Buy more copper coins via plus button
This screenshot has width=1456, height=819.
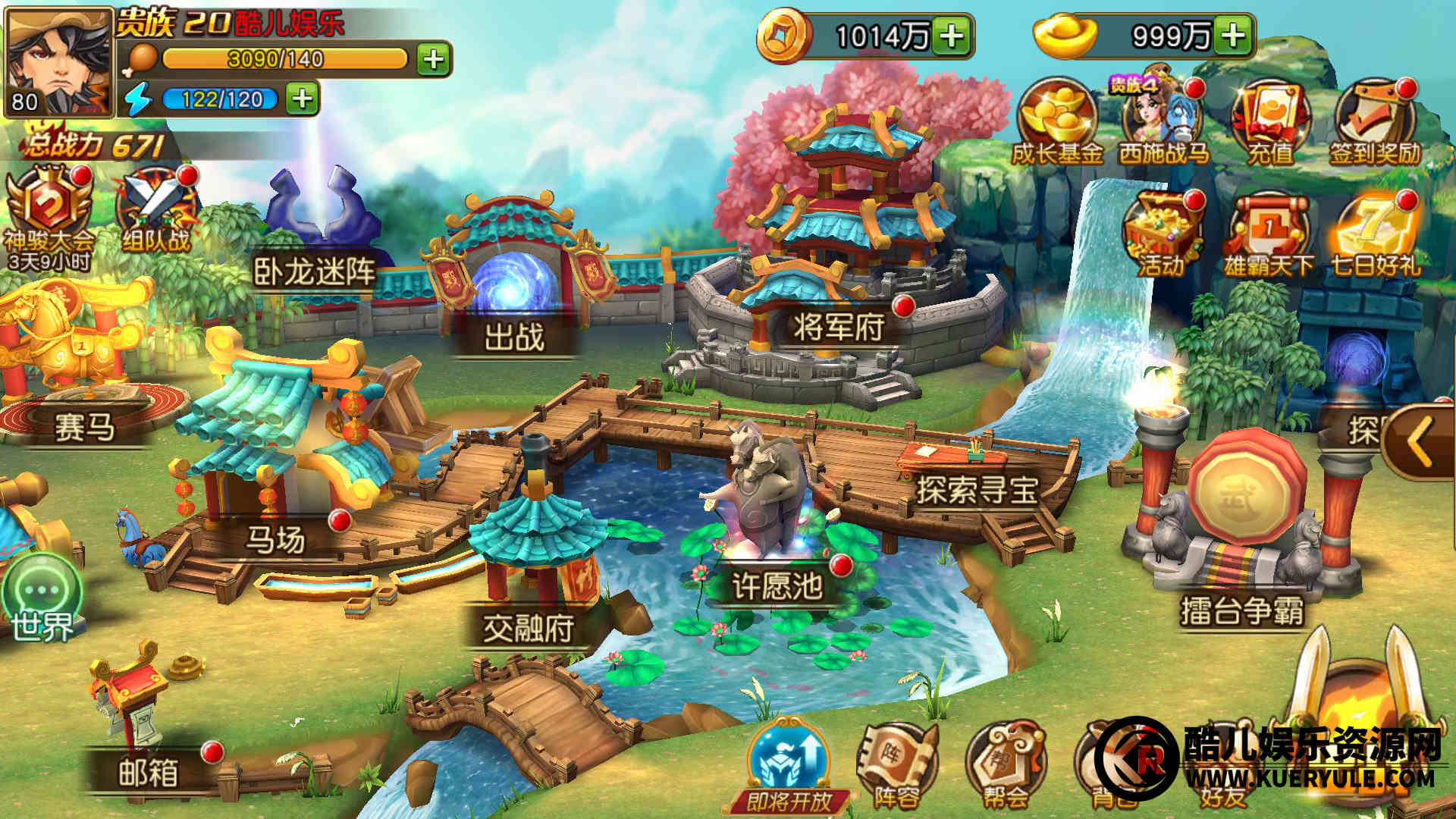point(952,36)
